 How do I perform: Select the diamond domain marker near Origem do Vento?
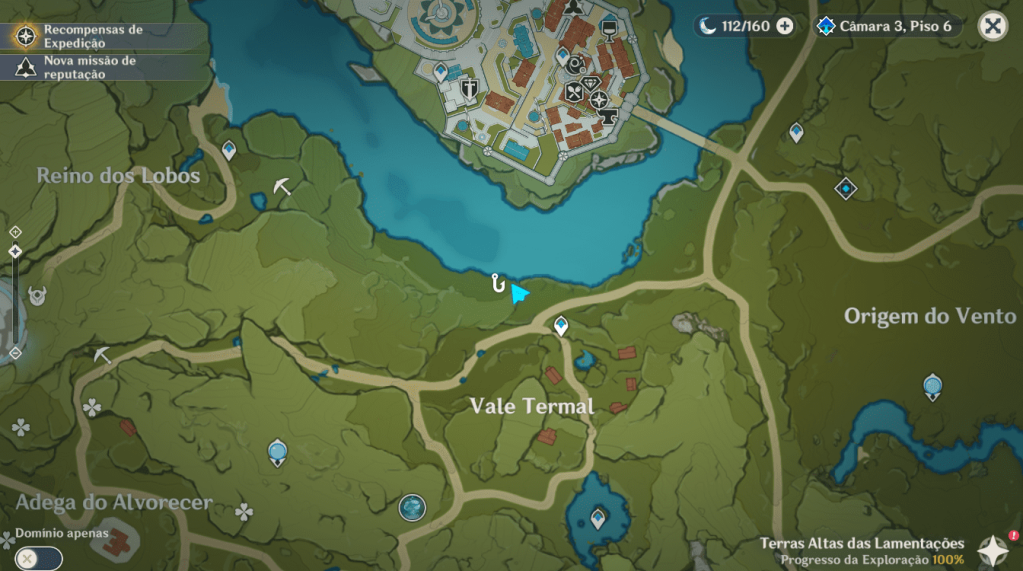[846, 188]
